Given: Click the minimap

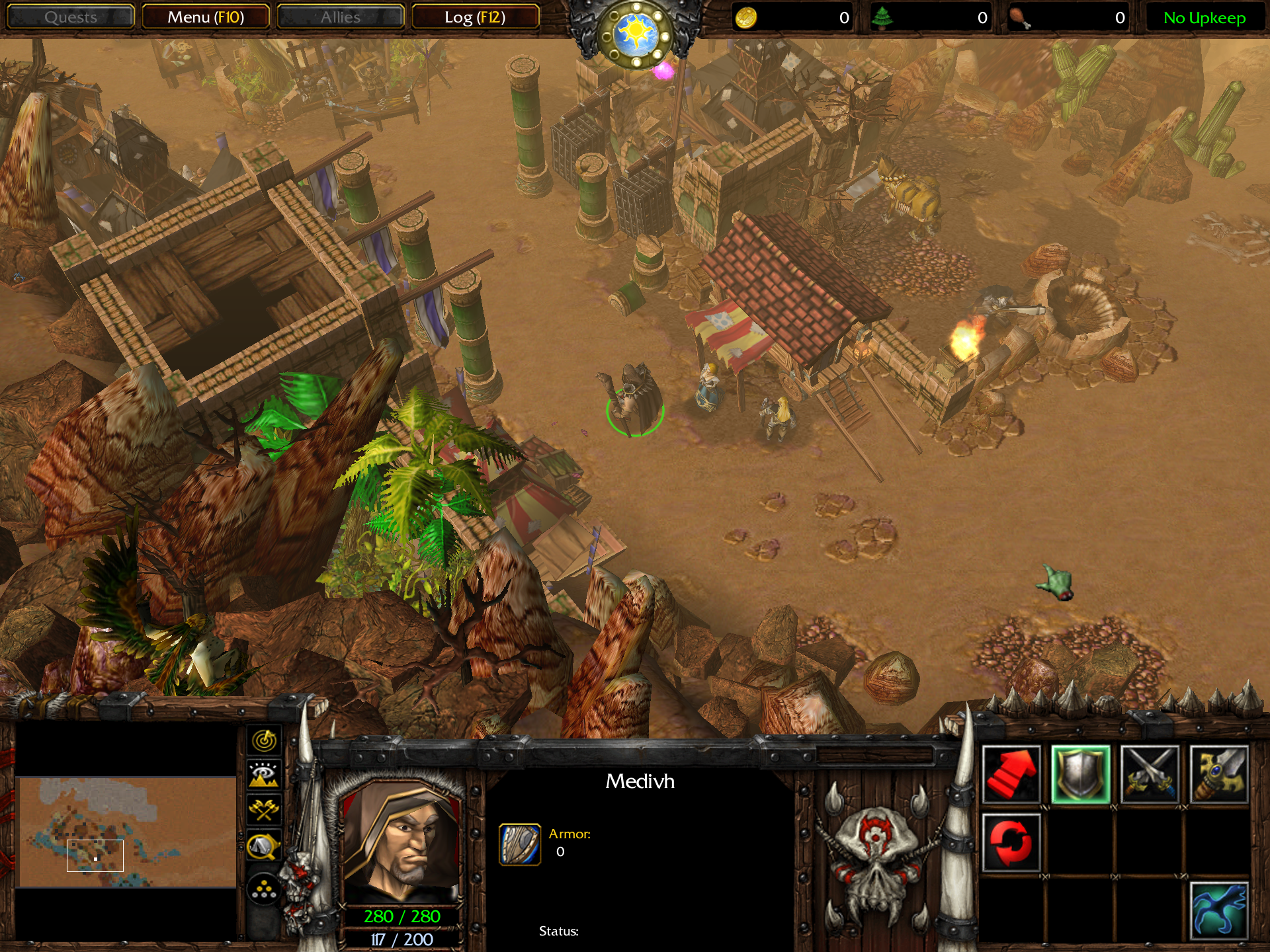Looking at the screenshot, I should tap(126, 832).
